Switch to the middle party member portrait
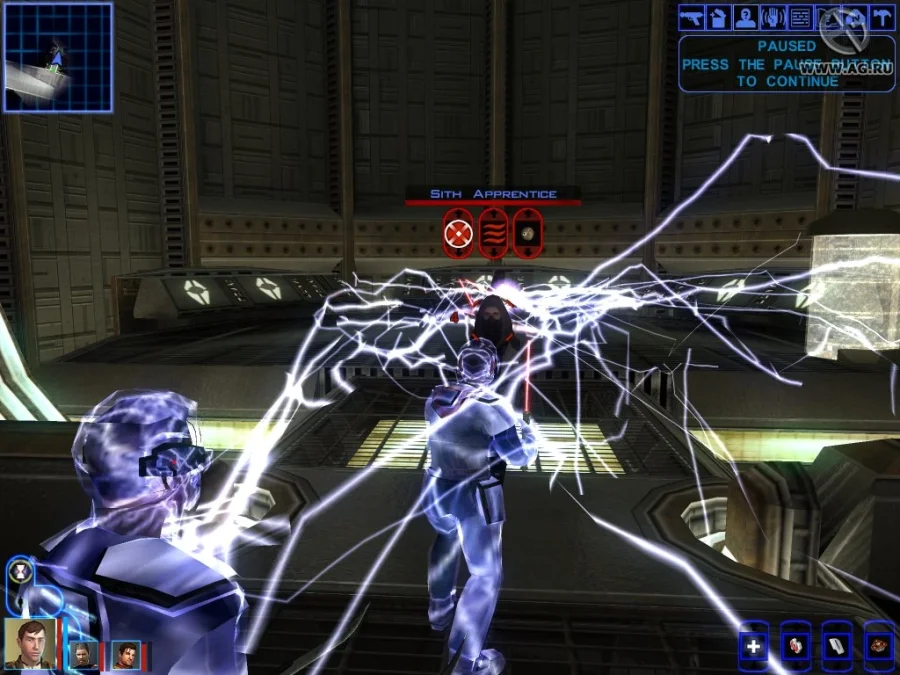 [82, 655]
